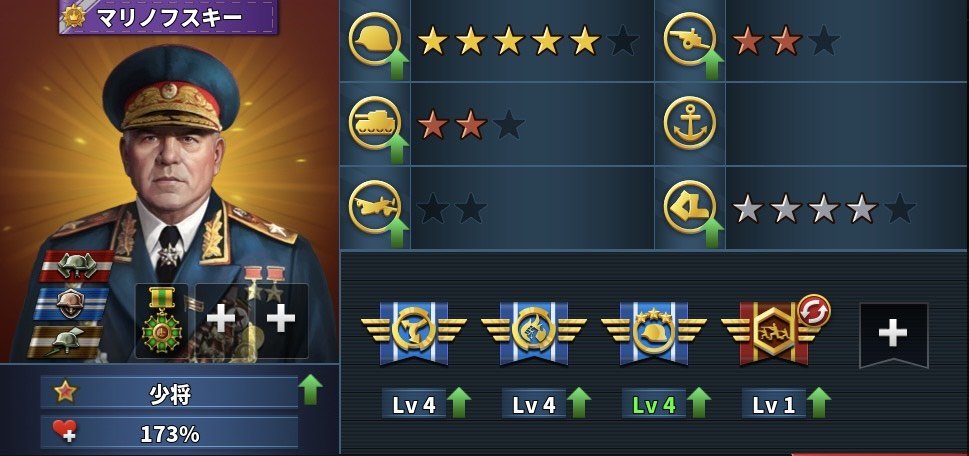Promote the general's 少将 rank

pos(311,391)
